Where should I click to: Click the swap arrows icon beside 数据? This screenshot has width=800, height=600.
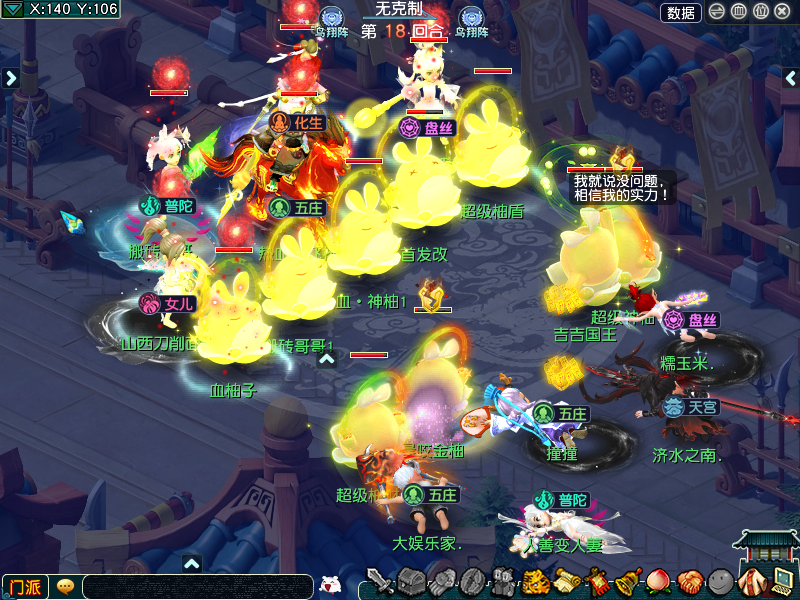pos(717,12)
